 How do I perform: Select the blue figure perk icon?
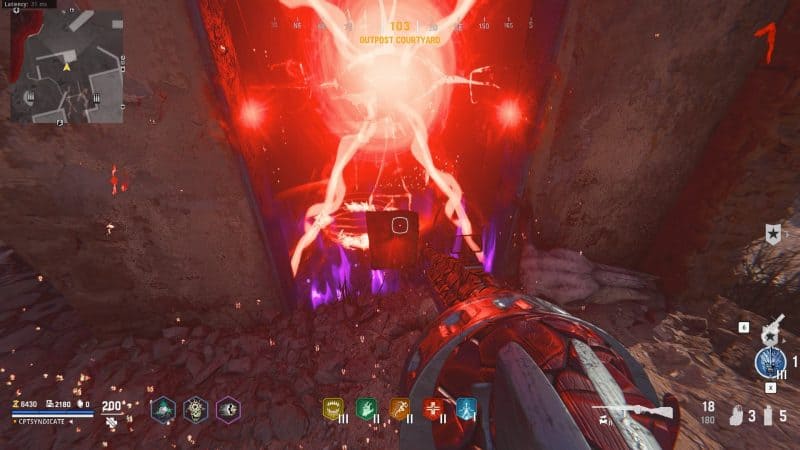pyautogui.click(x=466, y=407)
